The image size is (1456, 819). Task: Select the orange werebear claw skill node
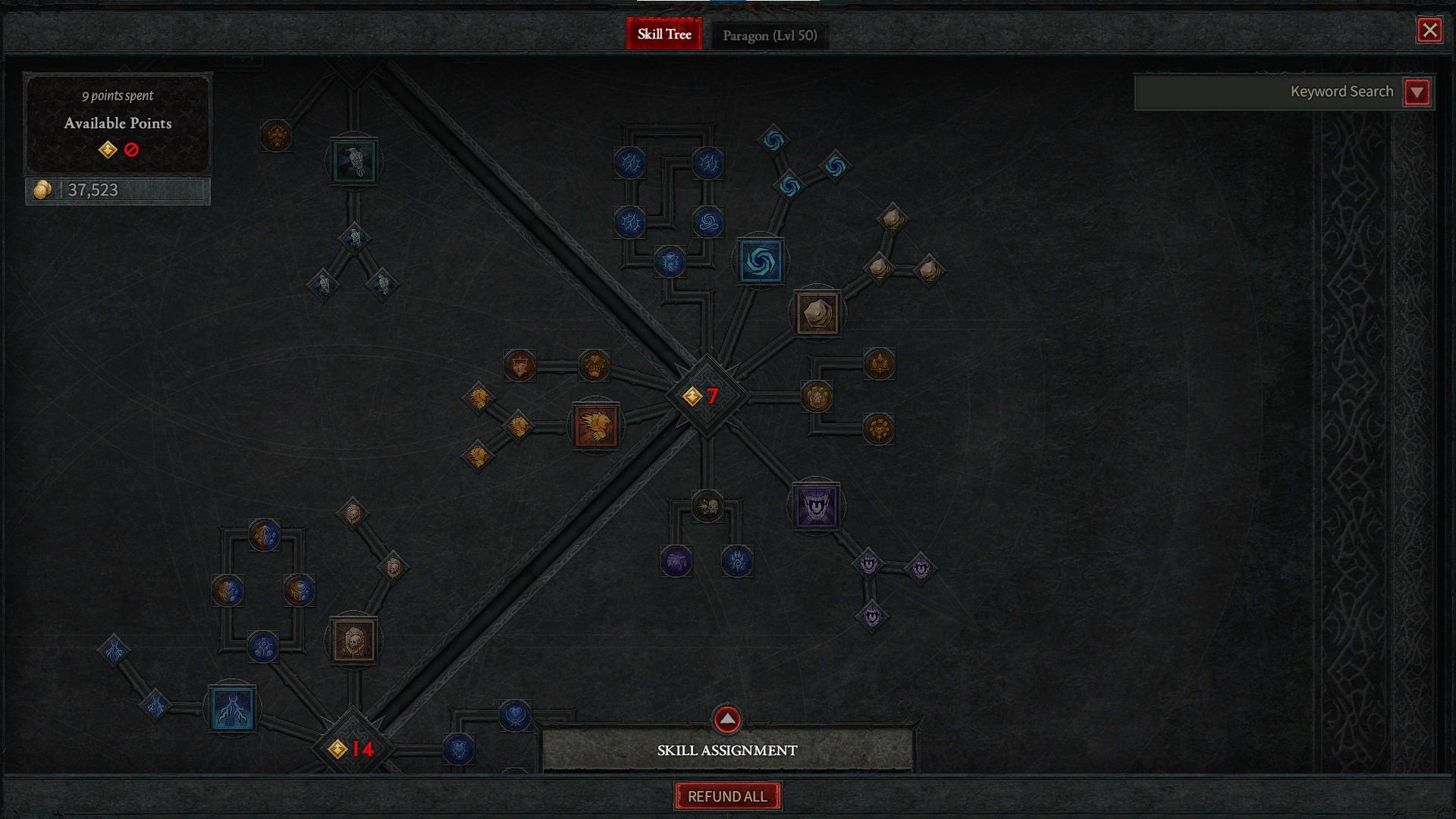(x=596, y=425)
